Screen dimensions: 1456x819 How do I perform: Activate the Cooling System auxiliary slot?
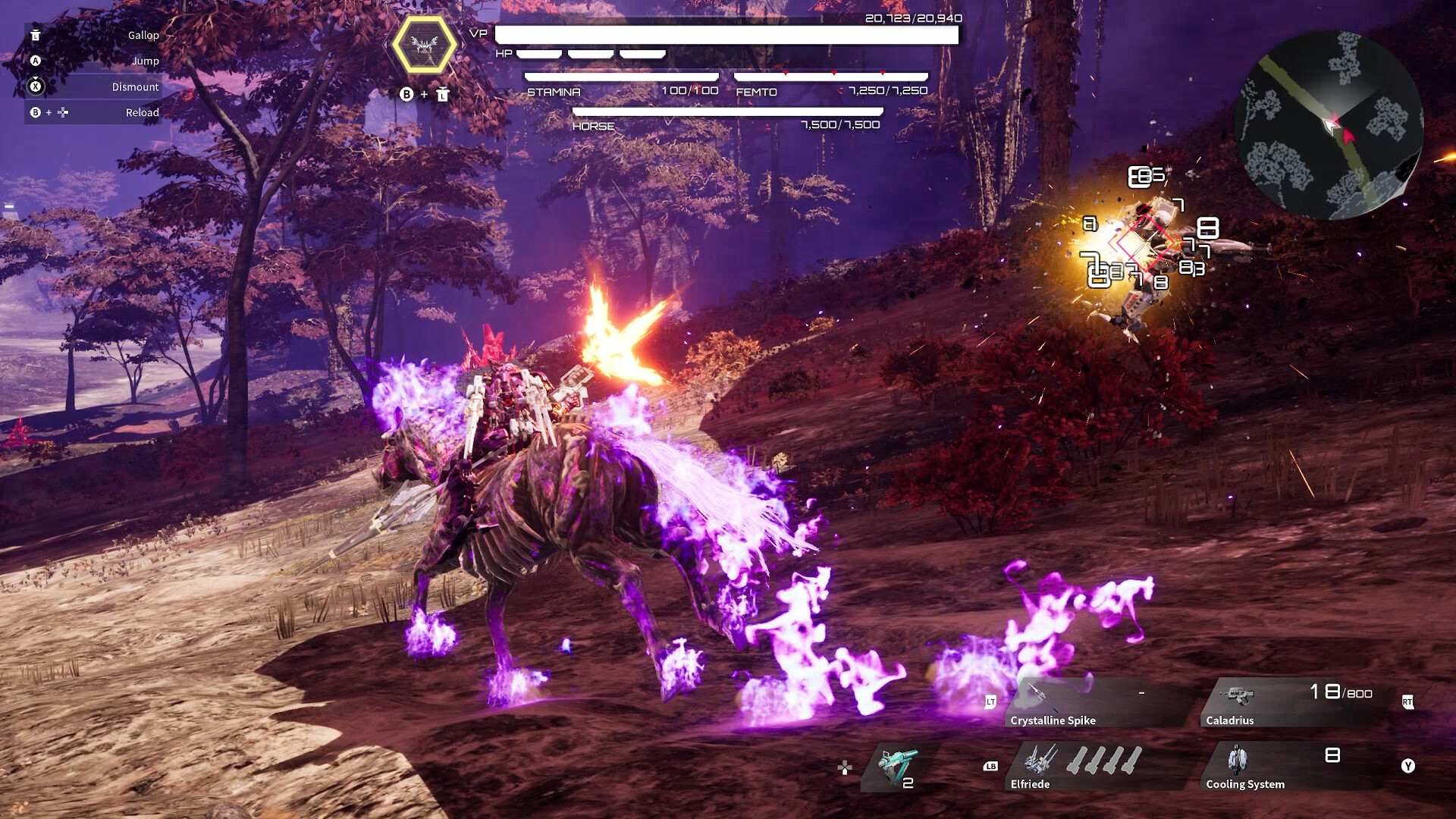tap(1289, 767)
